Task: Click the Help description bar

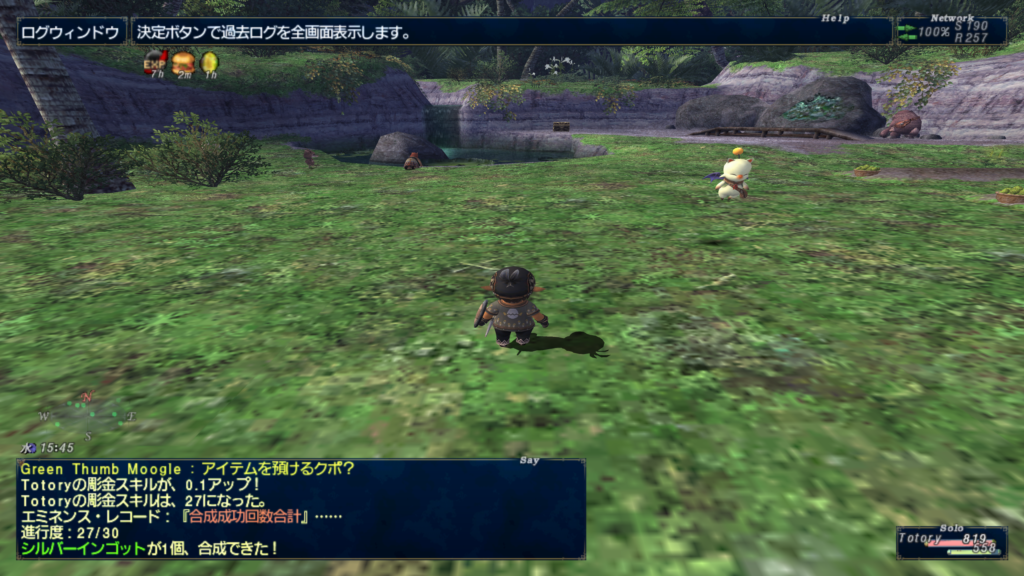Action: click(510, 32)
